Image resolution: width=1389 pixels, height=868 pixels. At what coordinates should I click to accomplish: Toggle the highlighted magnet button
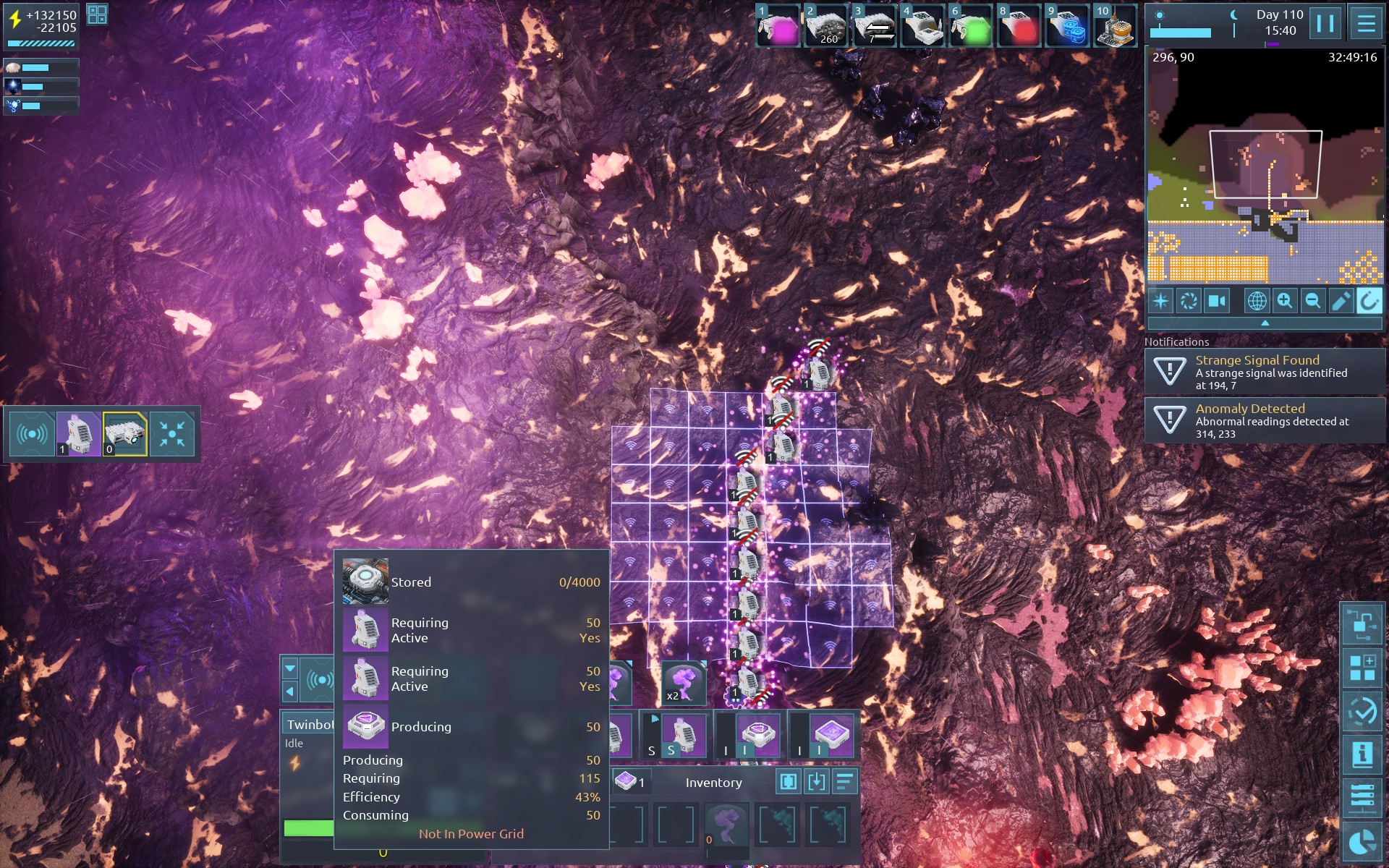coord(1369,300)
